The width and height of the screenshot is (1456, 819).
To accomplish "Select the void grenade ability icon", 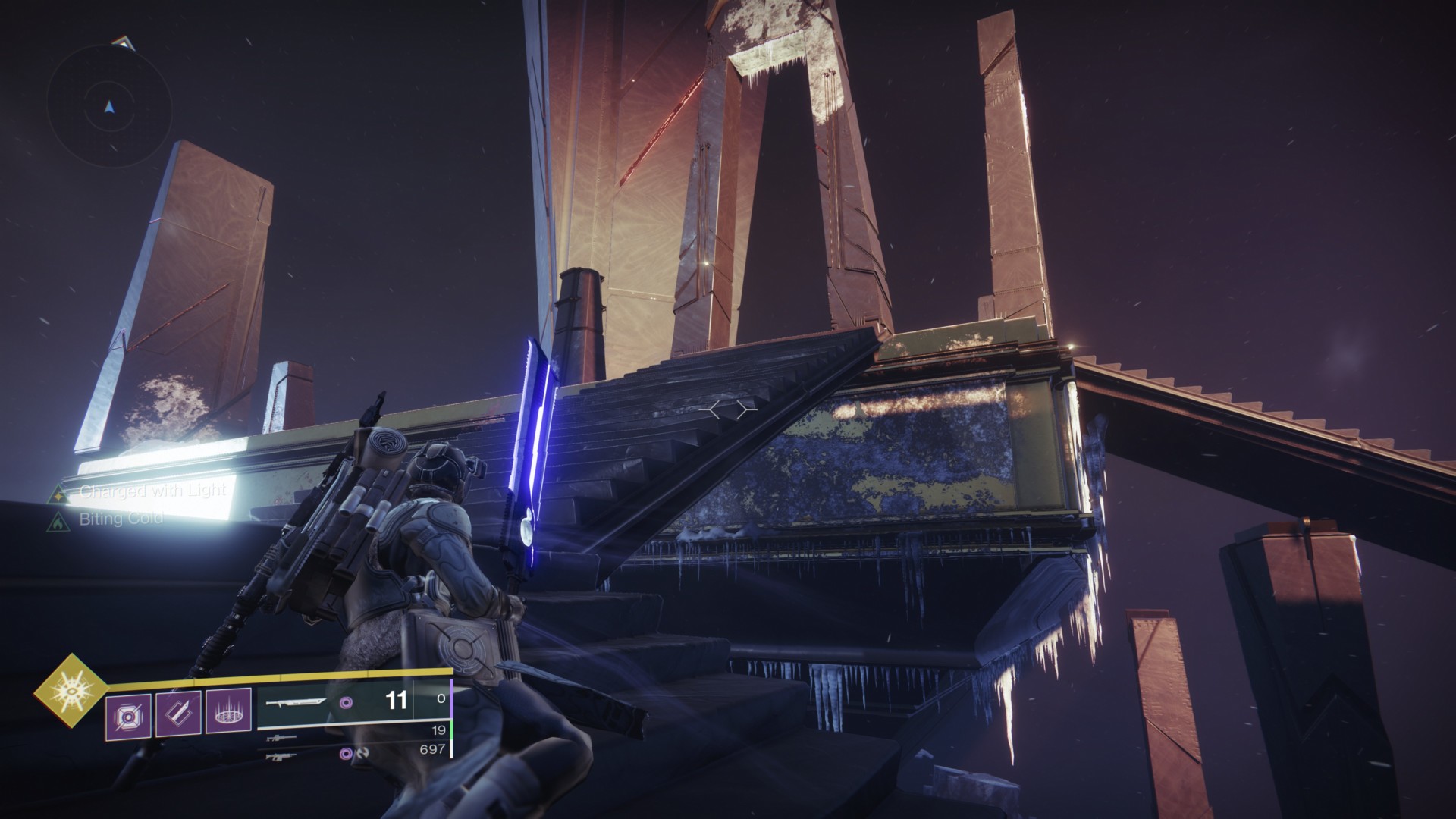I will 128,713.
